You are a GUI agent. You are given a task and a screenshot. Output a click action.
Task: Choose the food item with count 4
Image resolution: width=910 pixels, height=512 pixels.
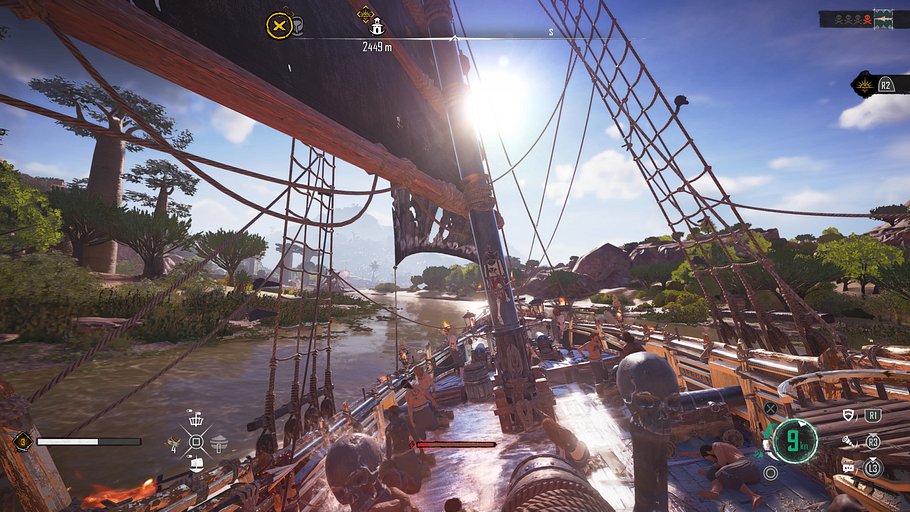(x=175, y=442)
